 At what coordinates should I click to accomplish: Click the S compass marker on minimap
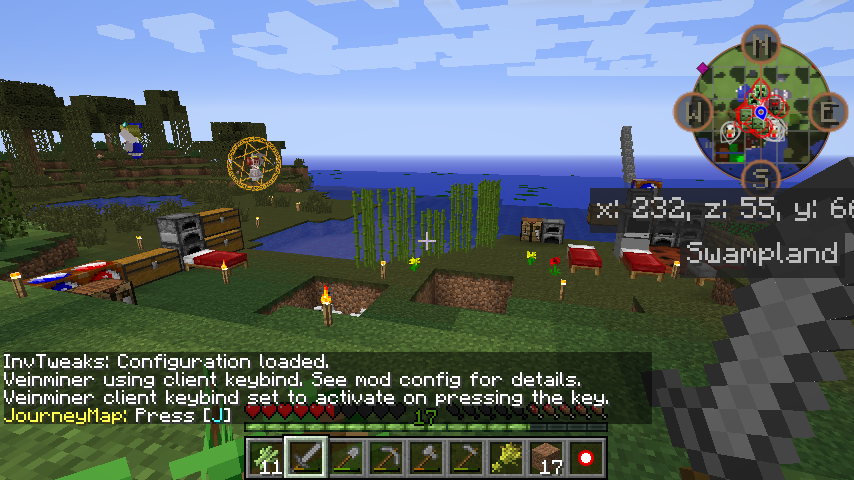(x=761, y=178)
